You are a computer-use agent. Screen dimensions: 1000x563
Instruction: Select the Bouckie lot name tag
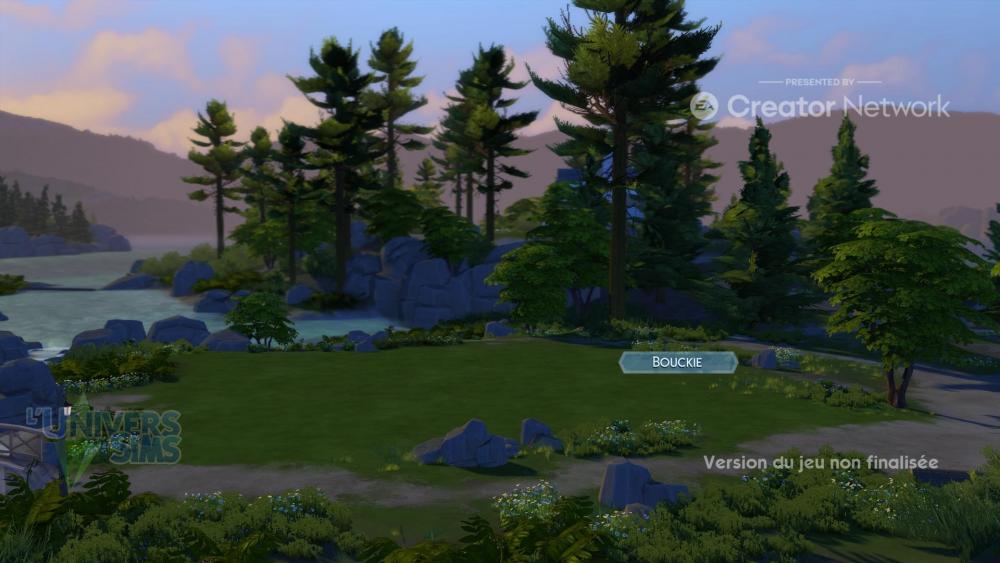678,362
